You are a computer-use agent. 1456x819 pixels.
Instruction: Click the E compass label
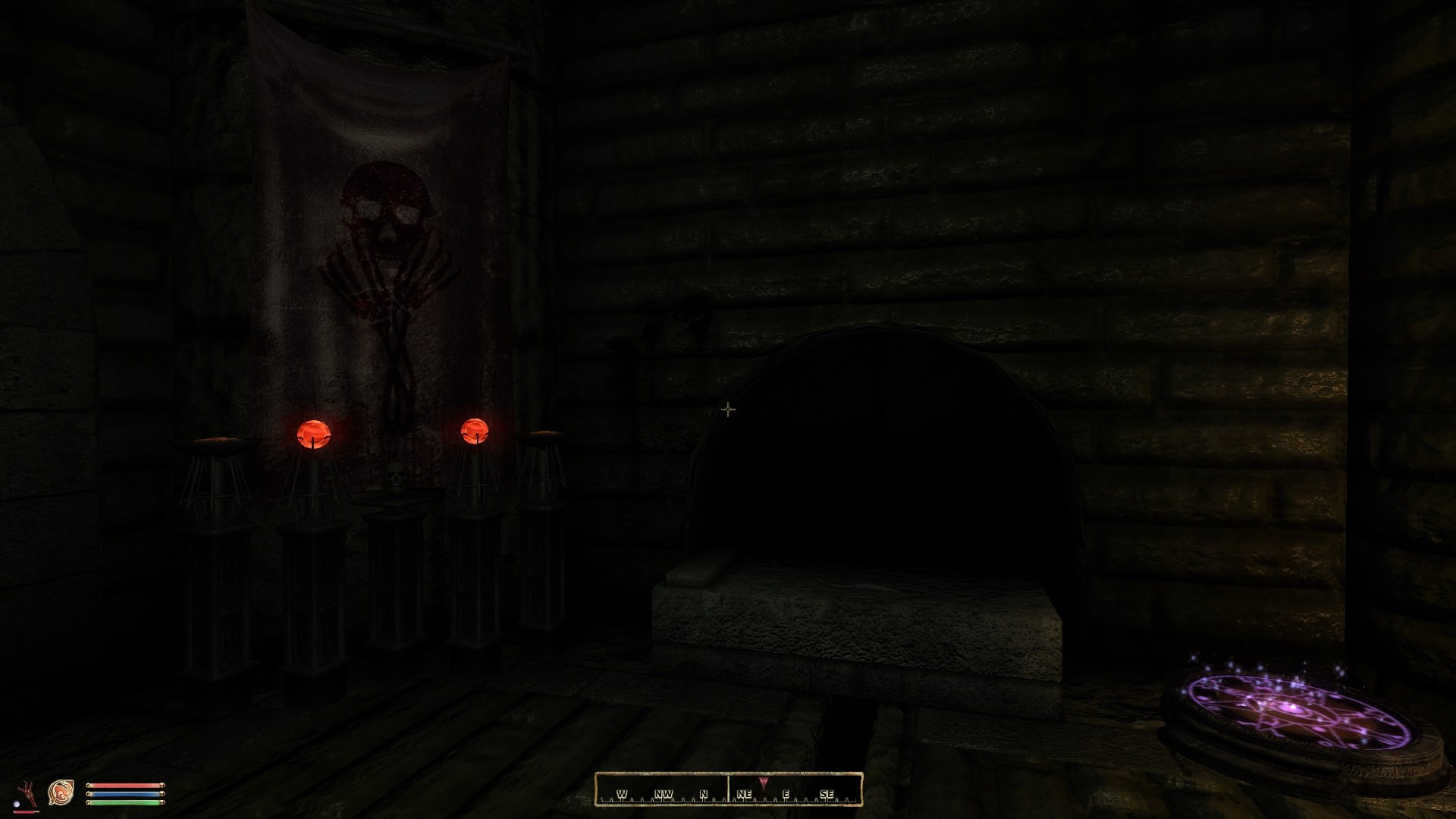coord(786,794)
